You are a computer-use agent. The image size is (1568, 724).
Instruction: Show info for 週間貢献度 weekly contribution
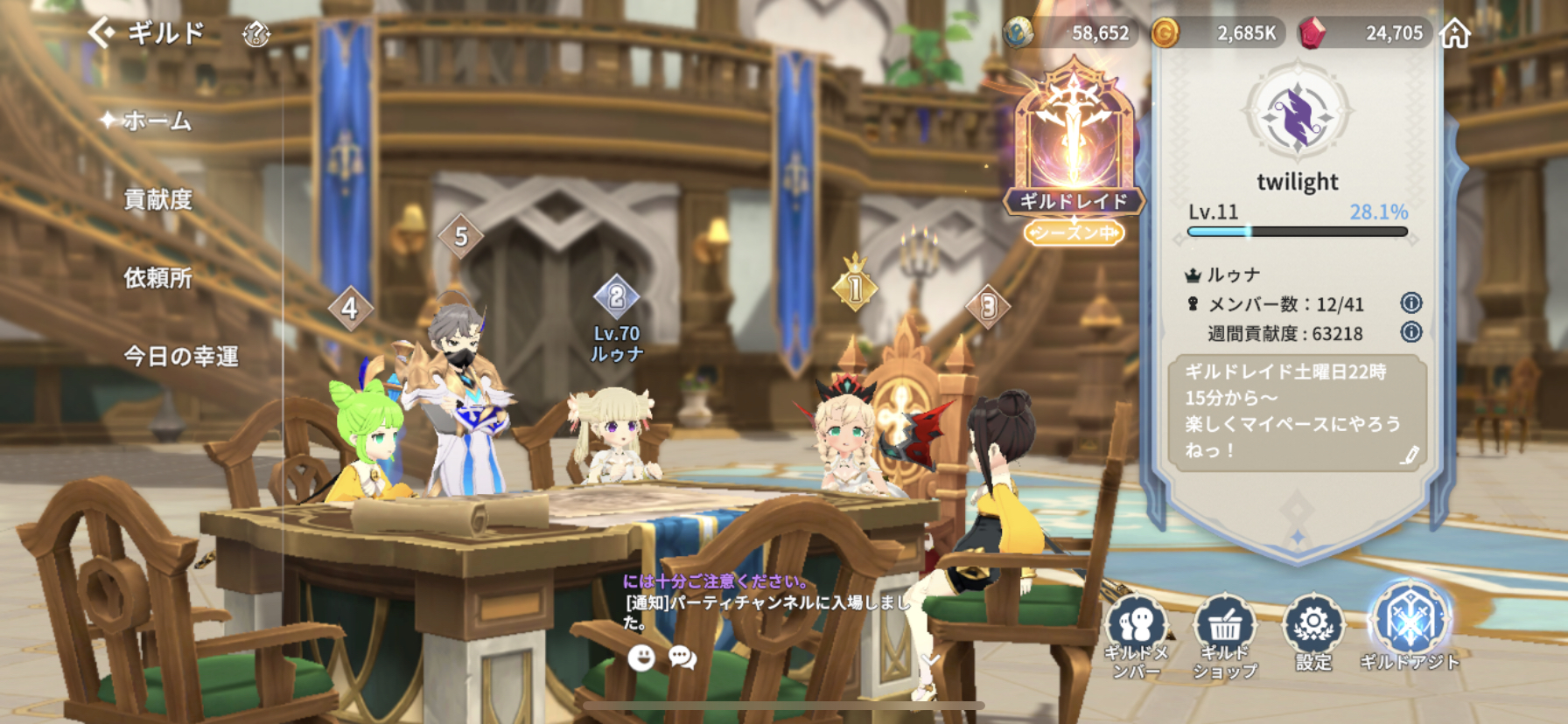[x=1410, y=332]
